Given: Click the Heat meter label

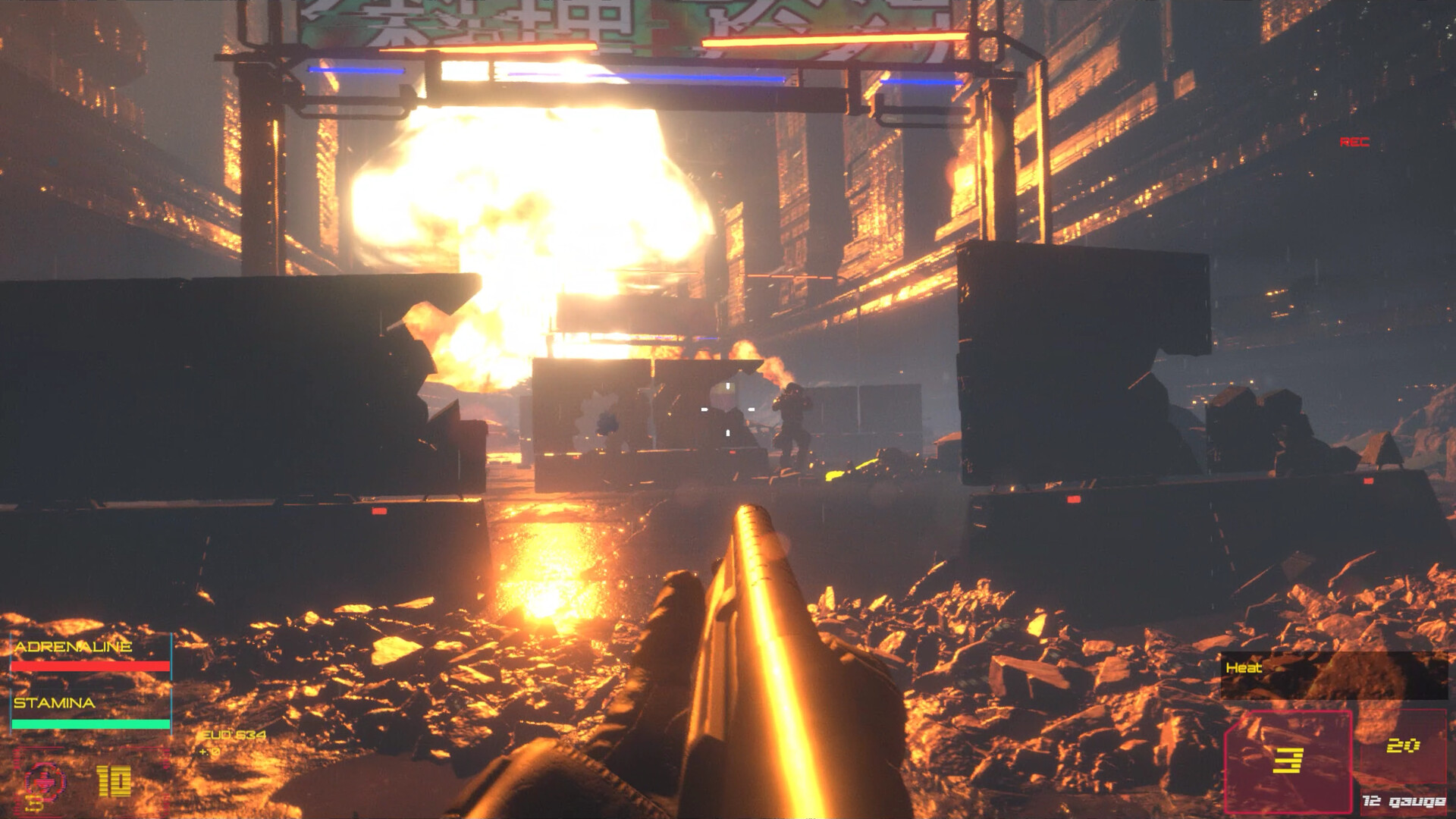Looking at the screenshot, I should pyautogui.click(x=1244, y=667).
